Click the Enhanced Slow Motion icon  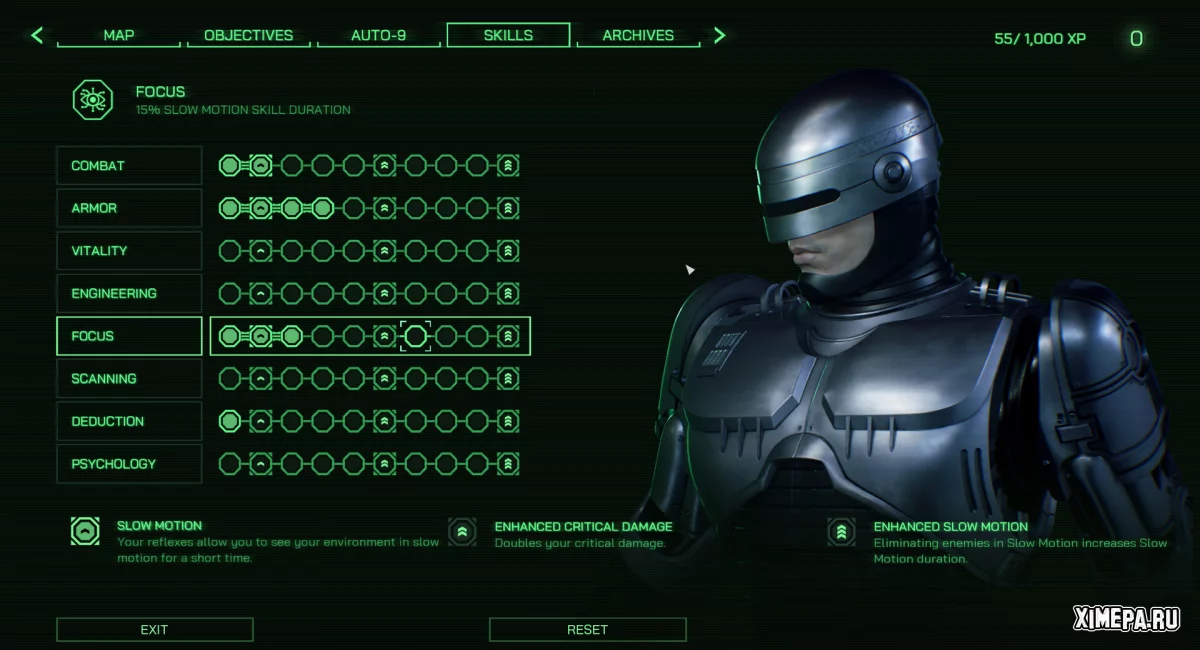pos(842,532)
